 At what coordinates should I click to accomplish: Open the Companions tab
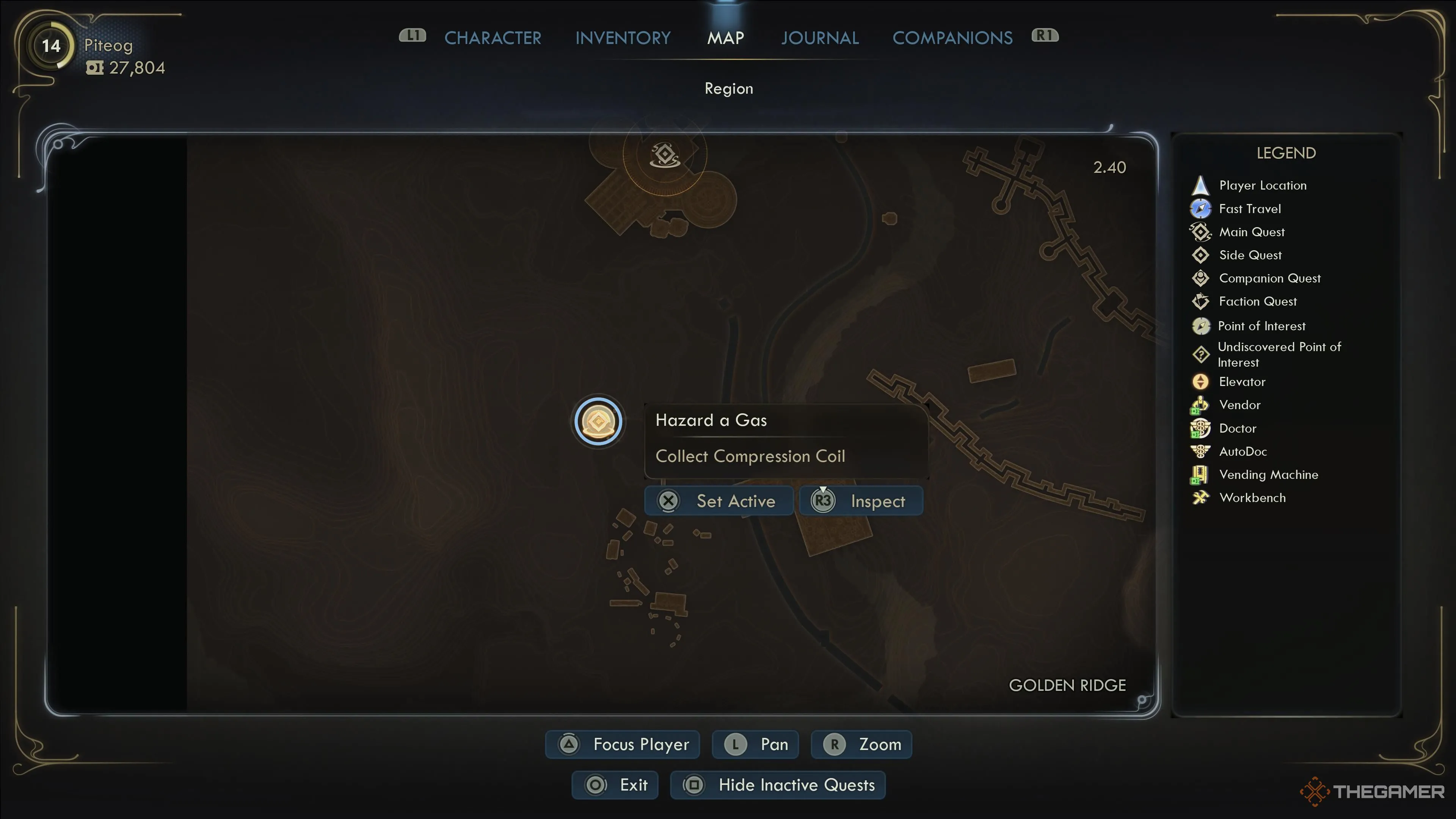point(952,37)
